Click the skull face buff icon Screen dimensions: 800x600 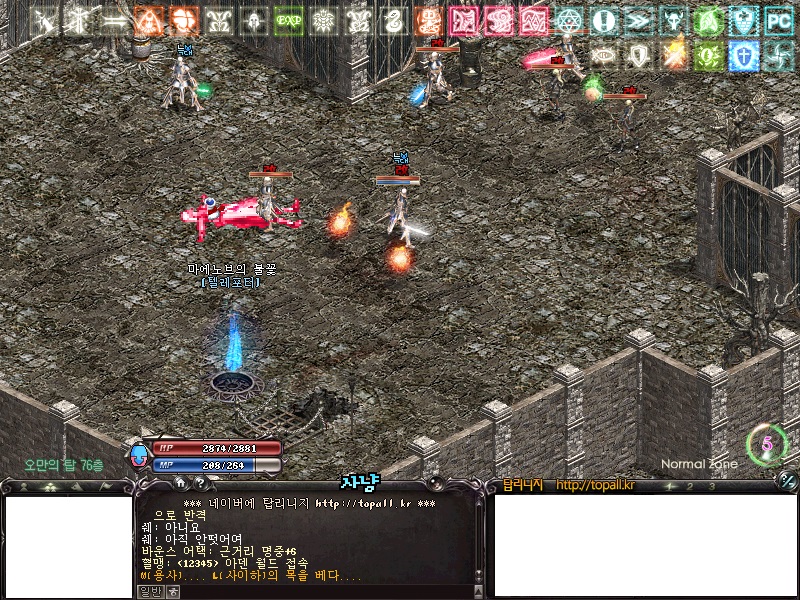pos(254,20)
